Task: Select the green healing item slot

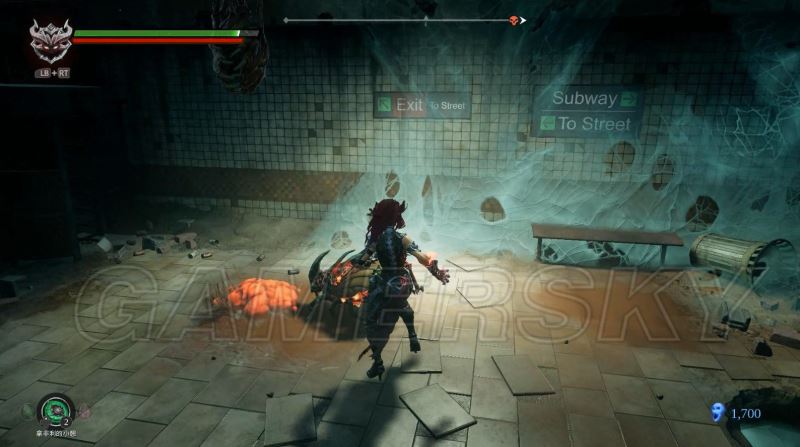Action: coord(53,409)
